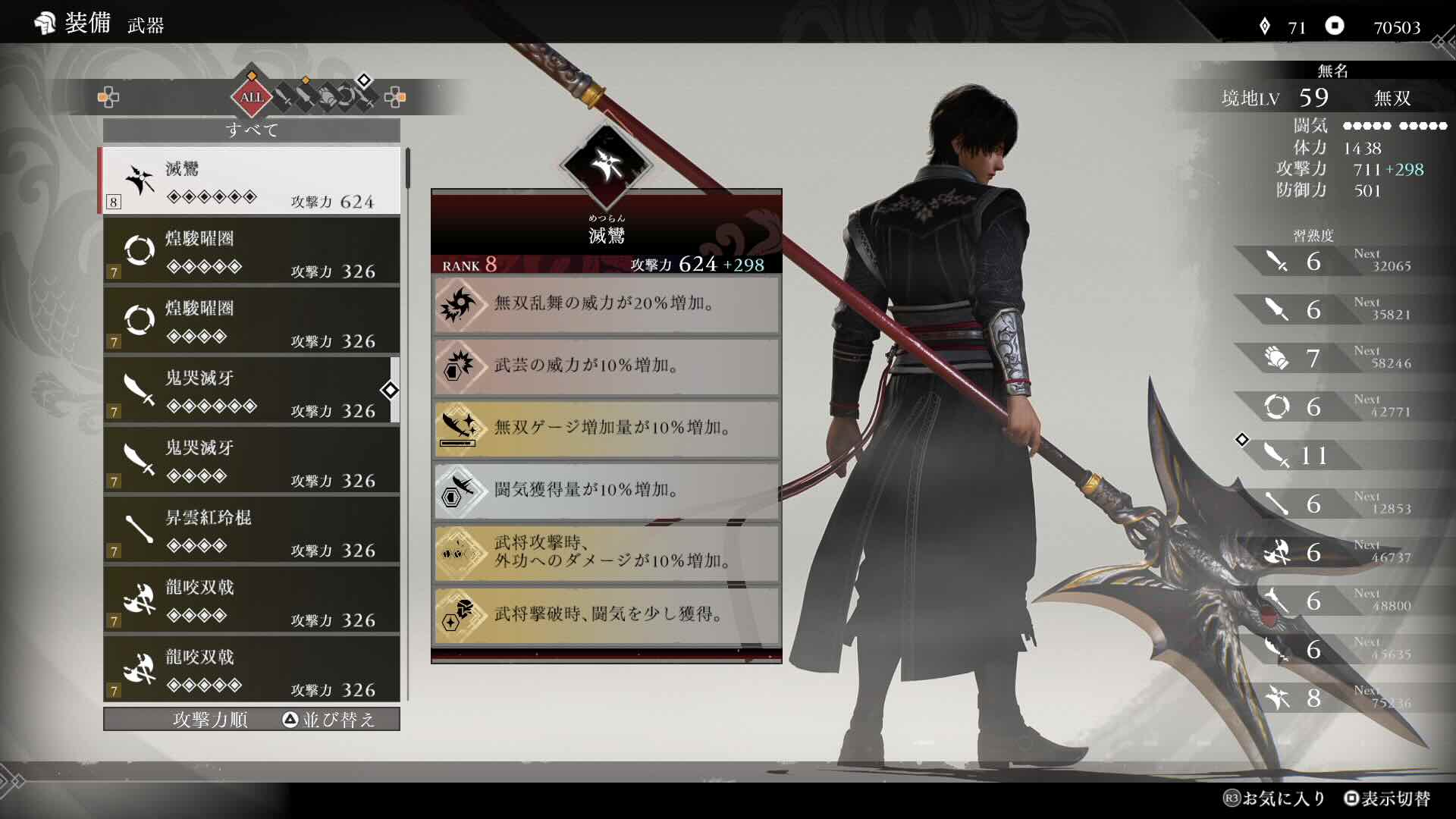Image resolution: width=1456 pixels, height=819 pixels.
Task: Click the 無双乱舞 power effect icon
Action: pos(460,306)
